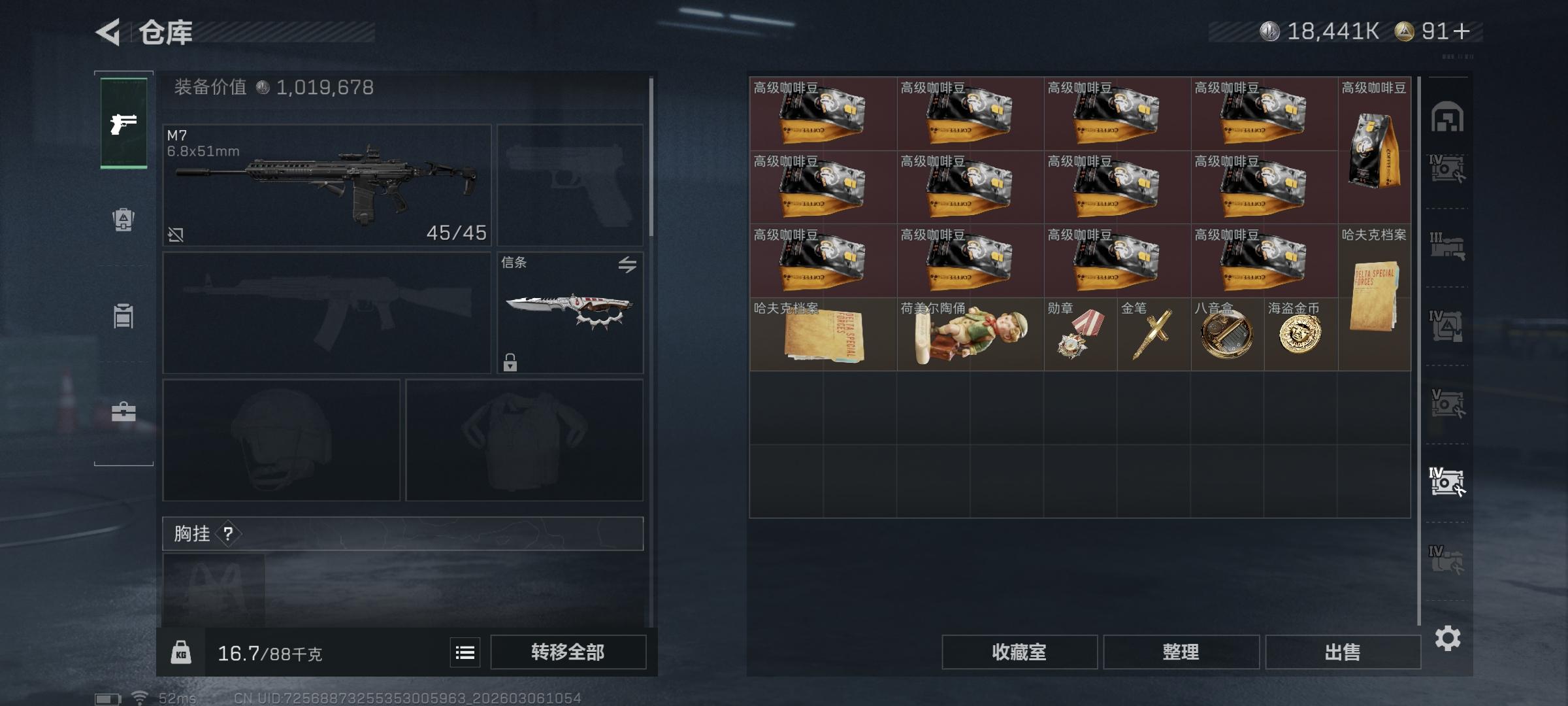
Task: Switch to the house-shaped main stash tab
Action: point(1447,118)
